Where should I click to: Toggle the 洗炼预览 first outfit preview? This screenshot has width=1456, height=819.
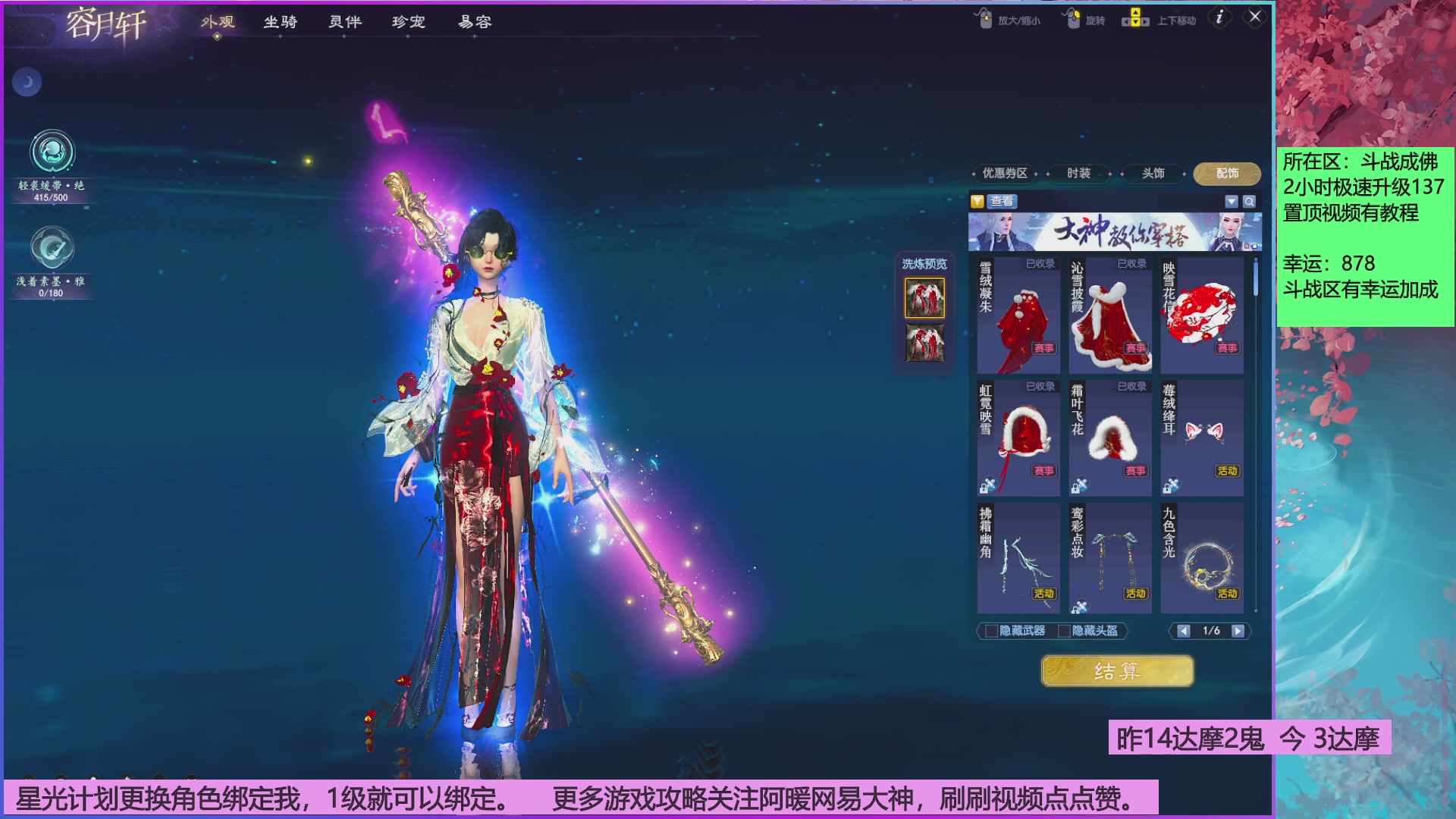[x=924, y=298]
